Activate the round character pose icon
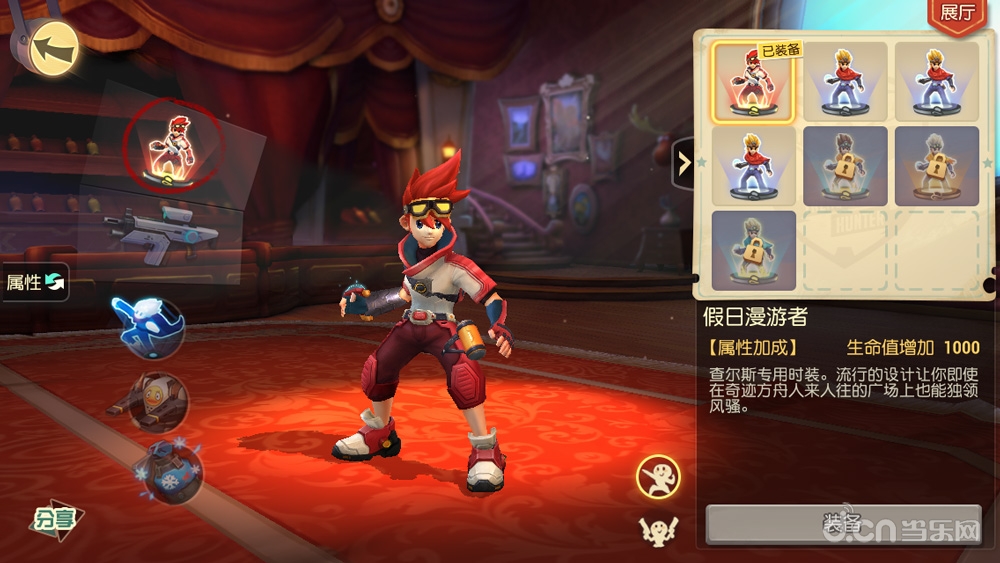The height and width of the screenshot is (563, 1000). coord(658,477)
